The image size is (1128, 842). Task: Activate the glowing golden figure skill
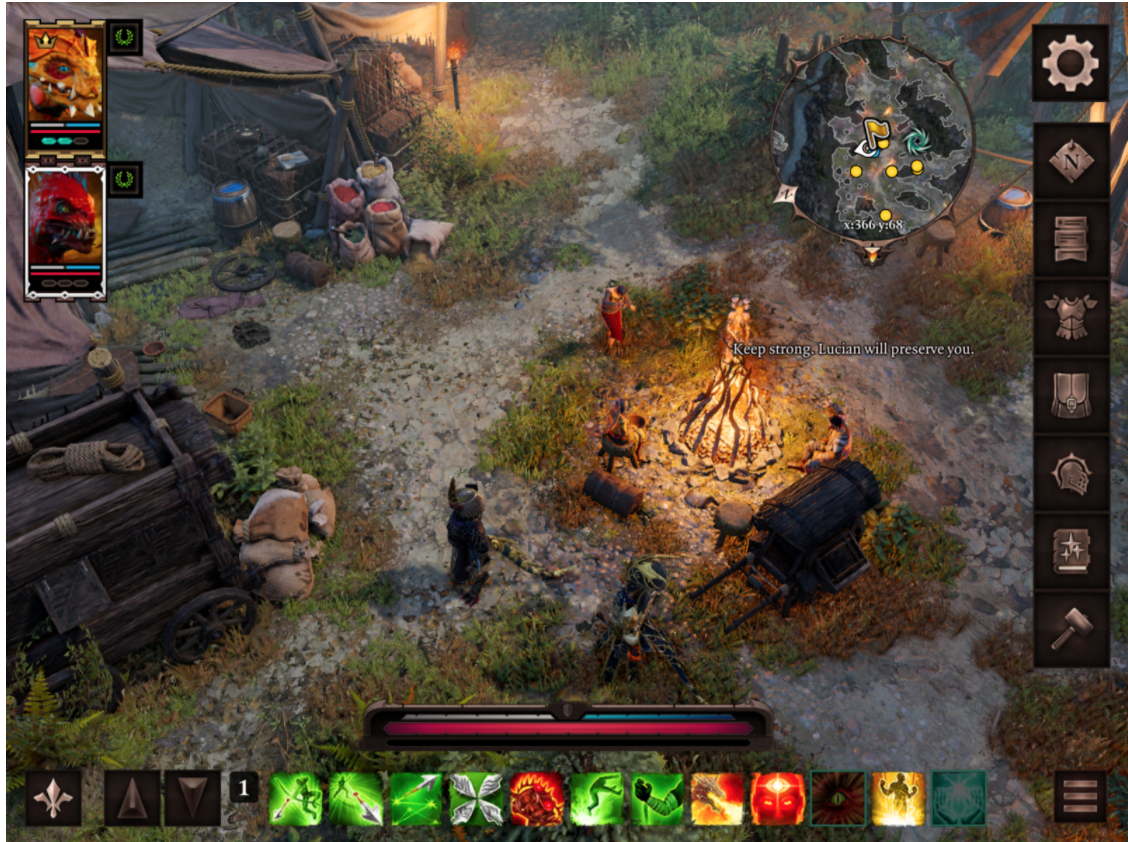898,799
